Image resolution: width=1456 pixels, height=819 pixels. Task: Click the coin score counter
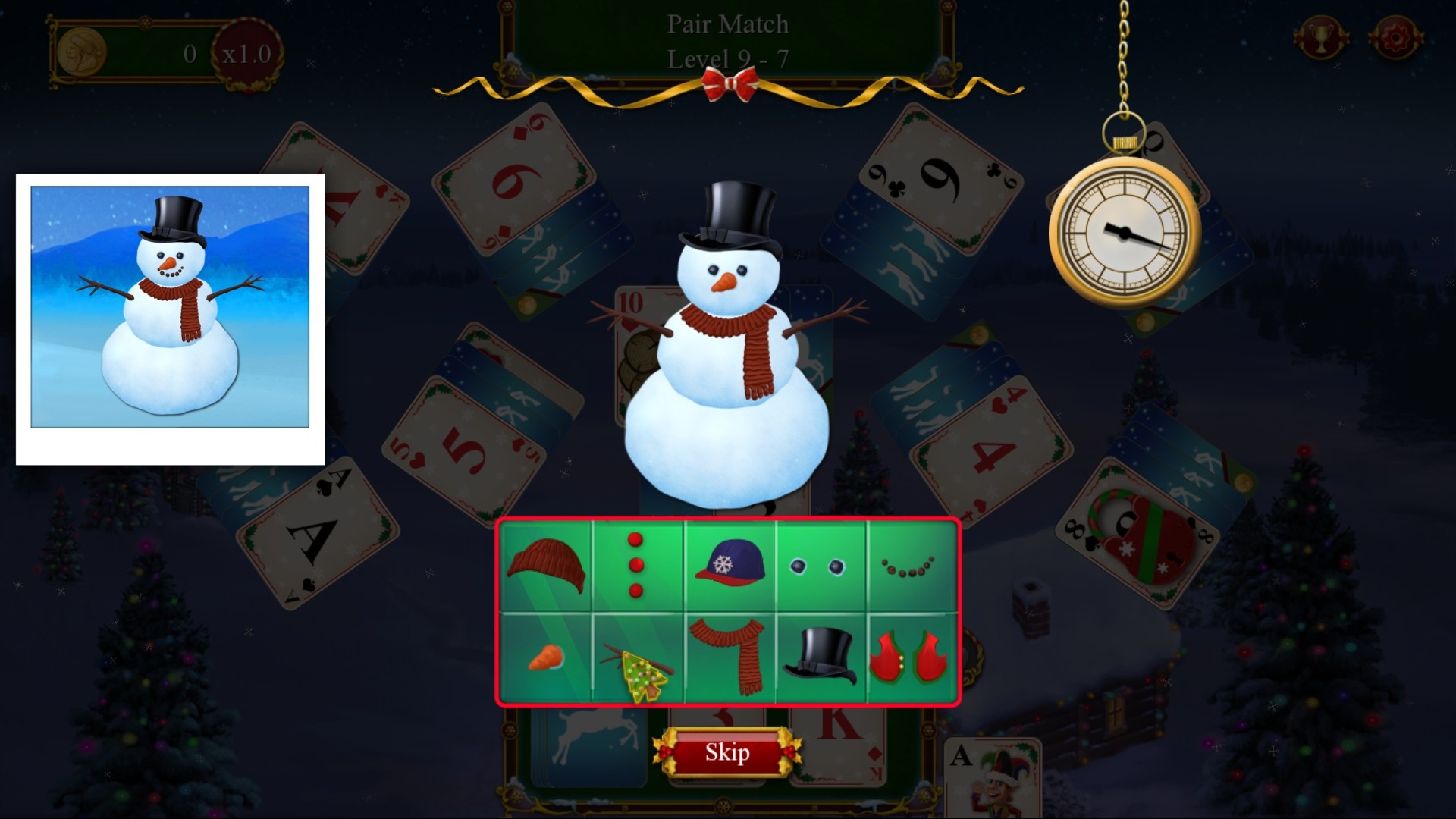point(136,53)
